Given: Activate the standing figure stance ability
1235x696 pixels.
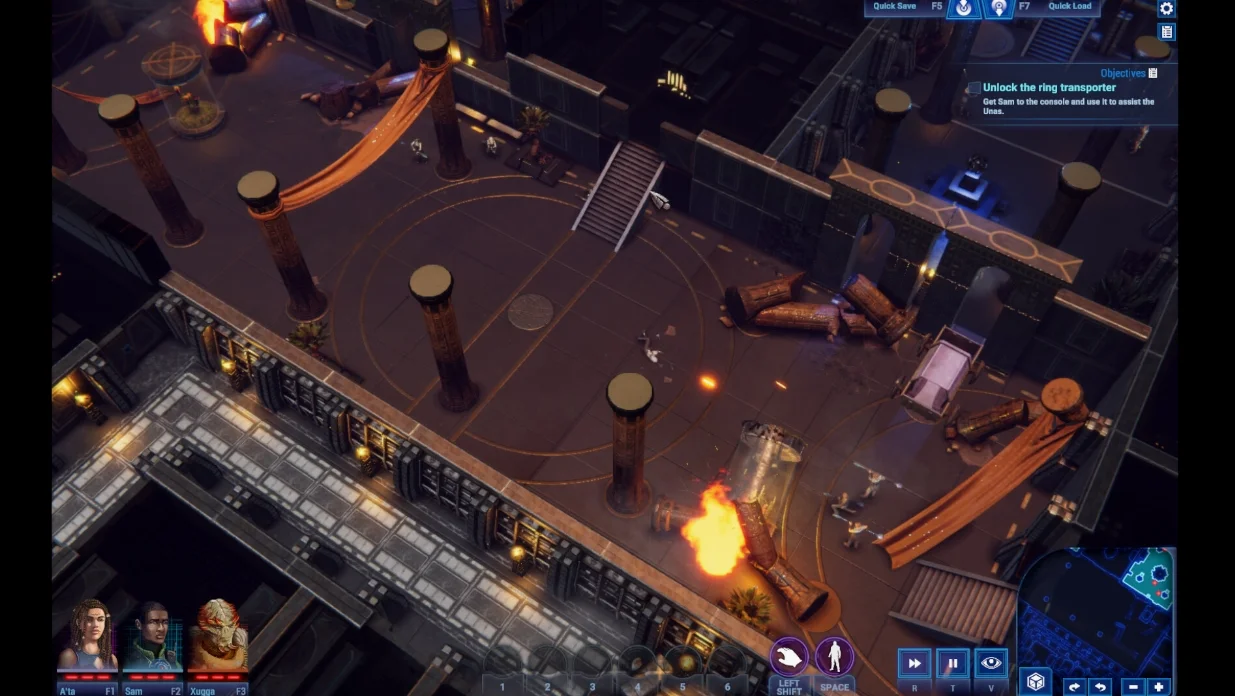Looking at the screenshot, I should click(834, 658).
